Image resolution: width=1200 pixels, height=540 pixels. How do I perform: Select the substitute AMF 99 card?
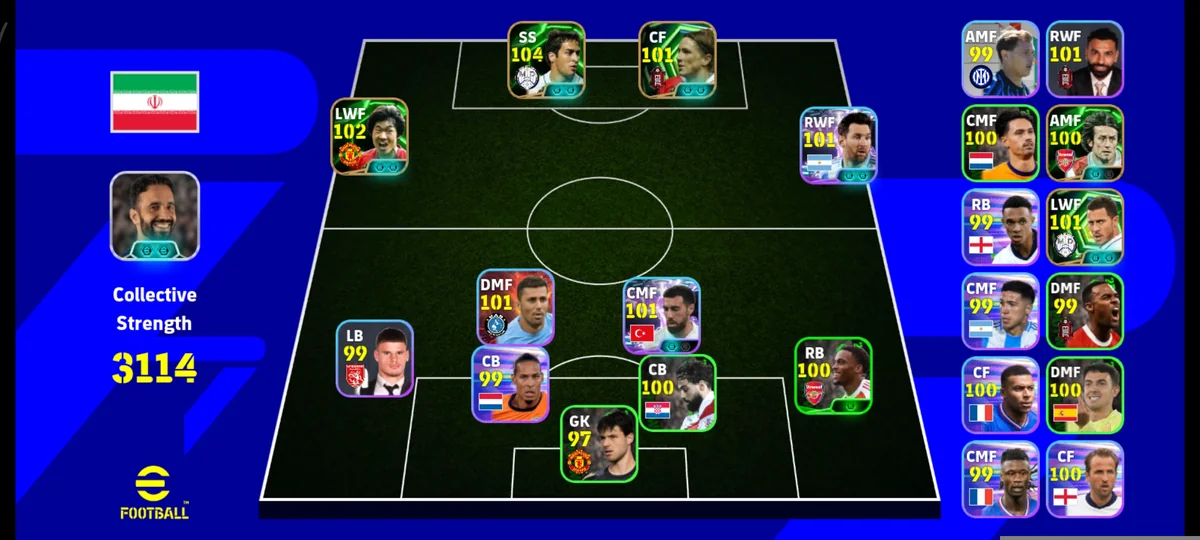tap(1001, 58)
